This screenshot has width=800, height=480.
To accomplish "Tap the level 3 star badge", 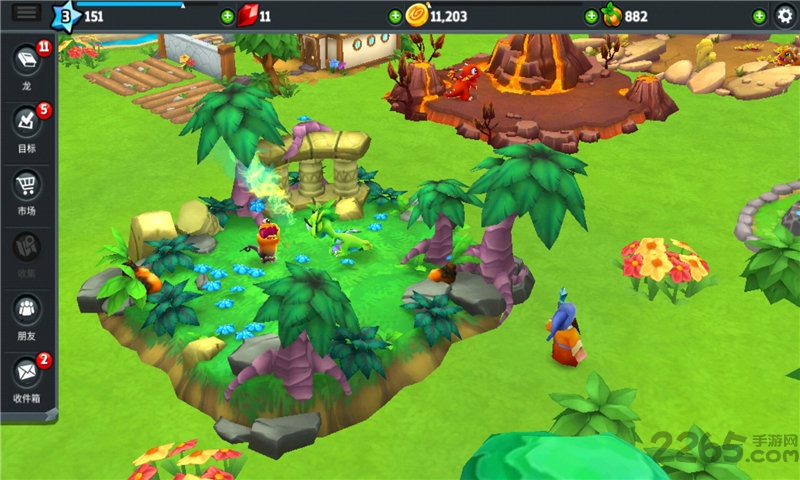I will (x=66, y=16).
